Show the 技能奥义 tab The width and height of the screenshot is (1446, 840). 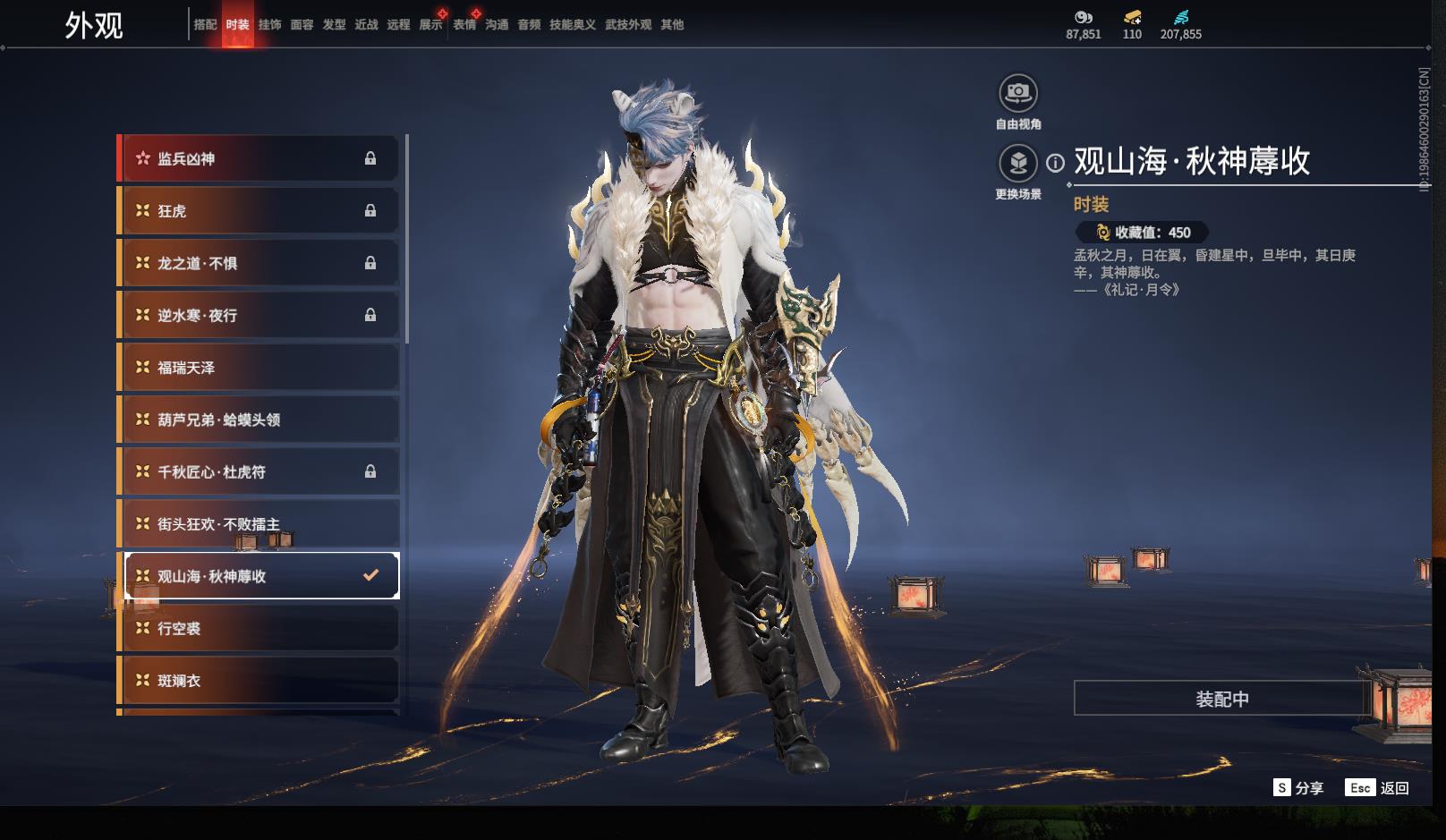pyautogui.click(x=572, y=25)
